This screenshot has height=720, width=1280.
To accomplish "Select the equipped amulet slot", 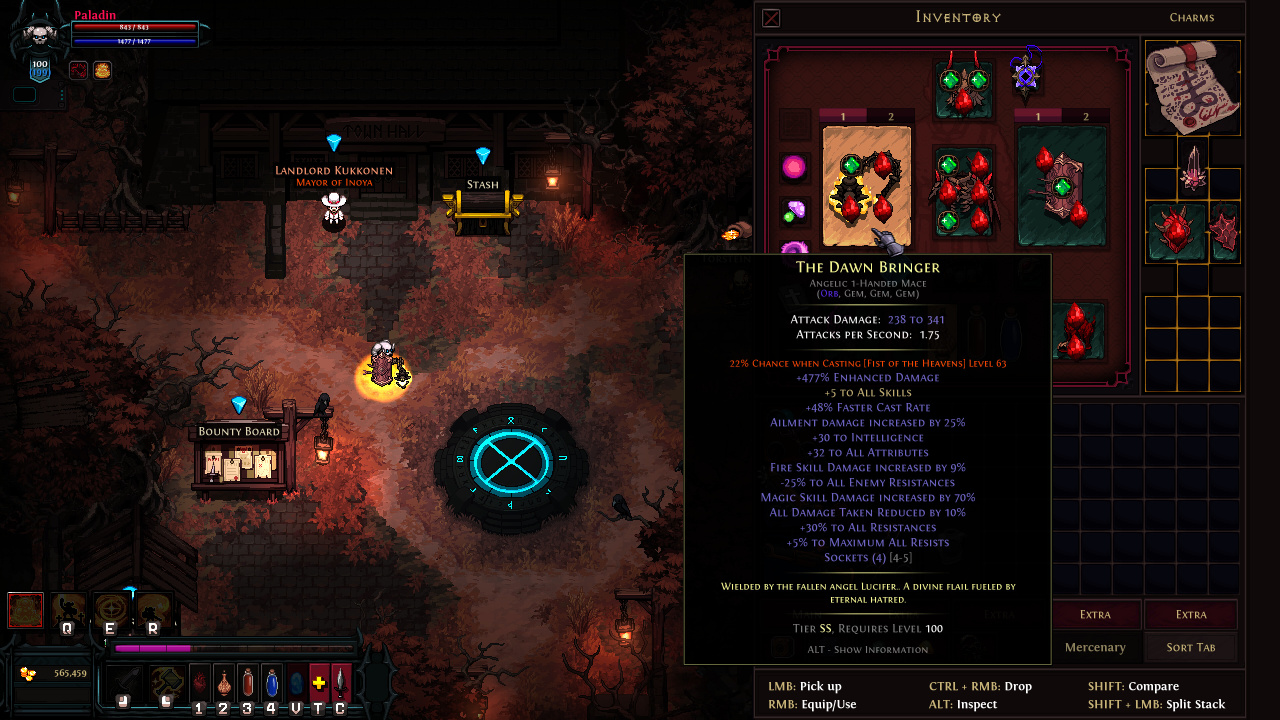I will click(x=1025, y=76).
